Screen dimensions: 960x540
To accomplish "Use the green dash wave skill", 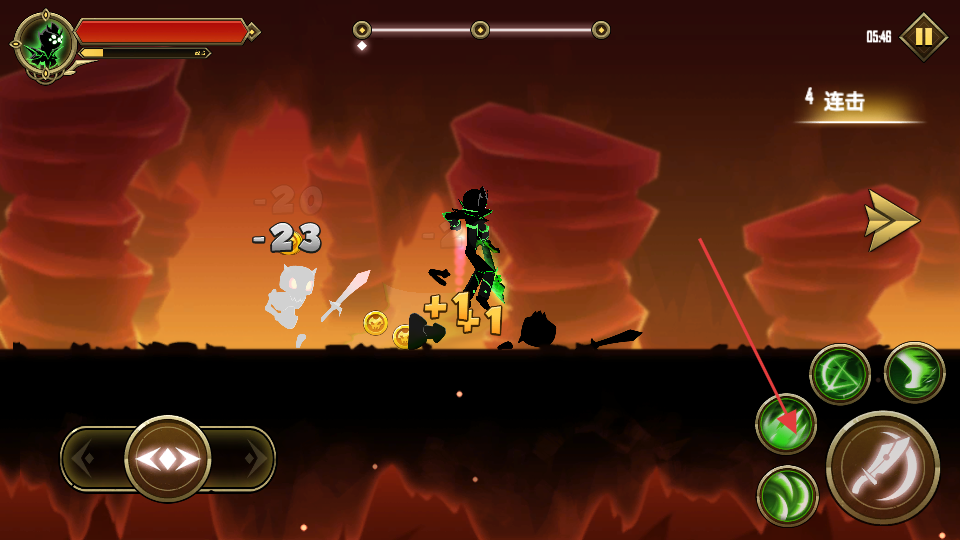I will coord(914,372).
